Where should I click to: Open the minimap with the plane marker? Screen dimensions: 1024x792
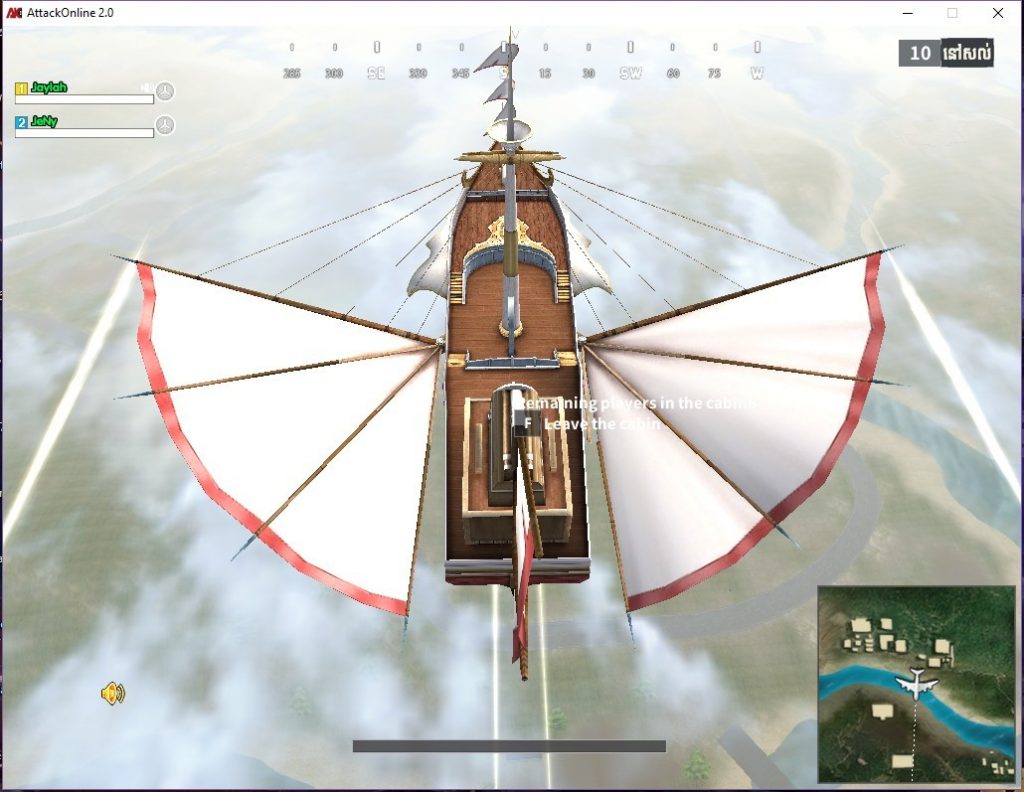tap(916, 684)
